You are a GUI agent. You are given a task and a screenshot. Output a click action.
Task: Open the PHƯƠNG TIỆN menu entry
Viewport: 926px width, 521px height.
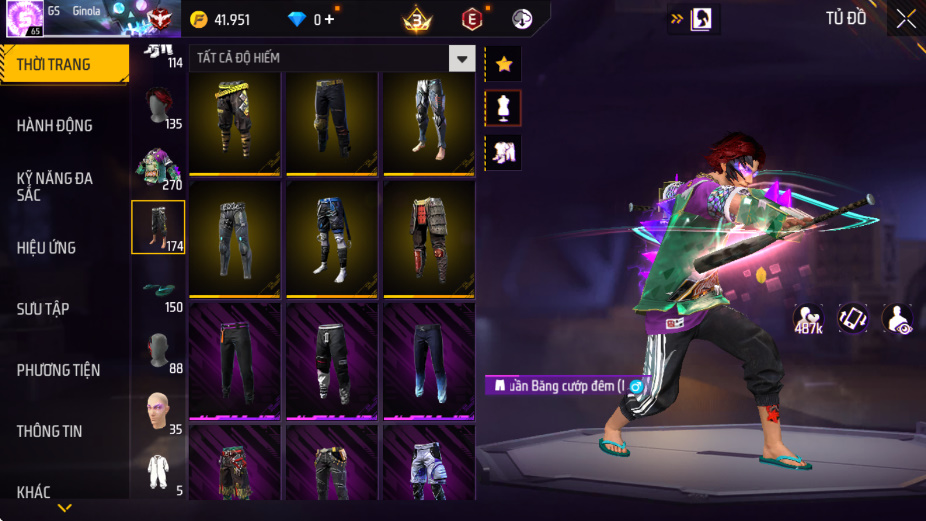[59, 370]
